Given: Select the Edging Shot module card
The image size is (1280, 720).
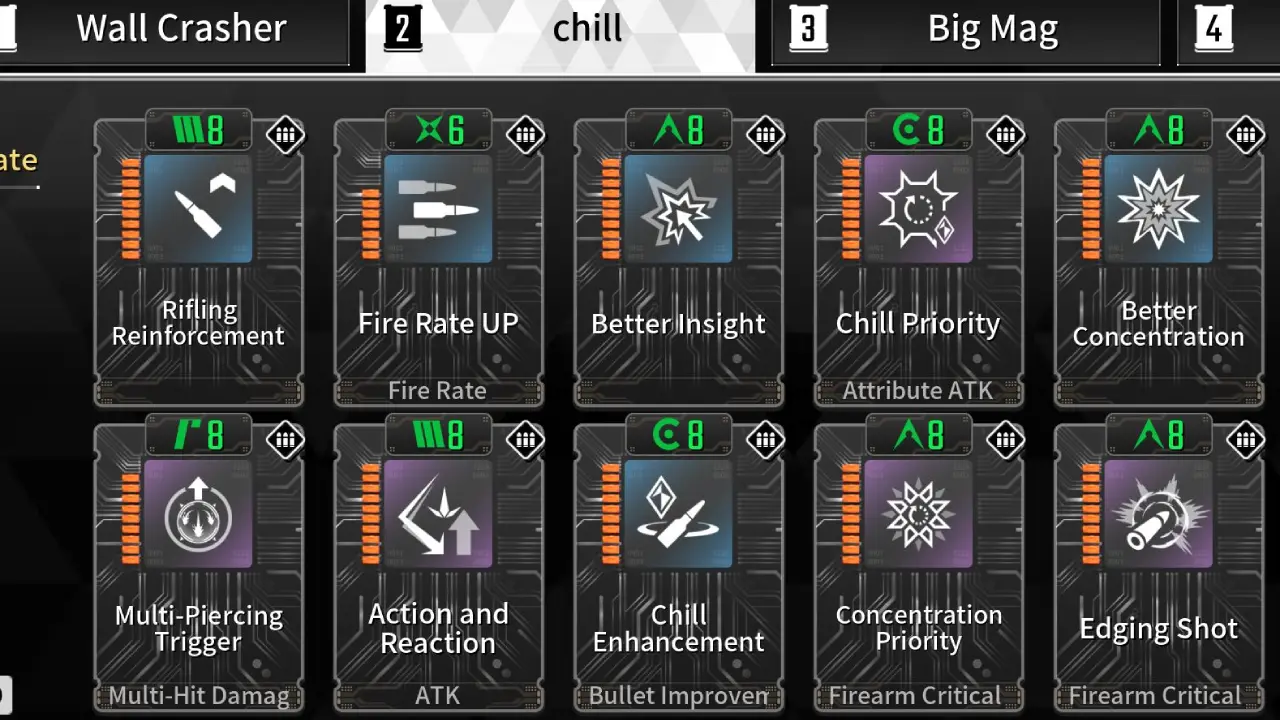Looking at the screenshot, I should point(1158,565).
